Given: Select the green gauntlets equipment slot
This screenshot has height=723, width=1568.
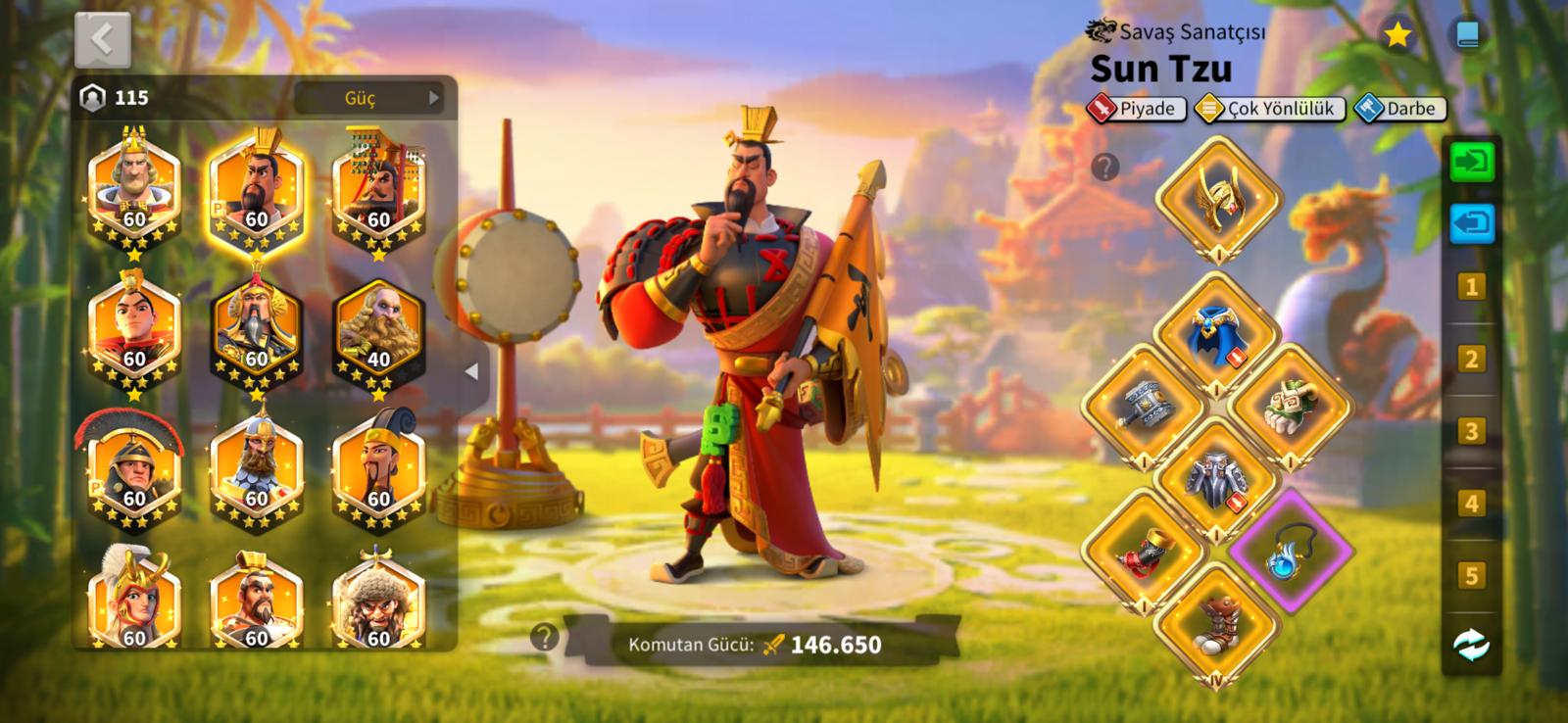Looking at the screenshot, I should pos(1291,407).
